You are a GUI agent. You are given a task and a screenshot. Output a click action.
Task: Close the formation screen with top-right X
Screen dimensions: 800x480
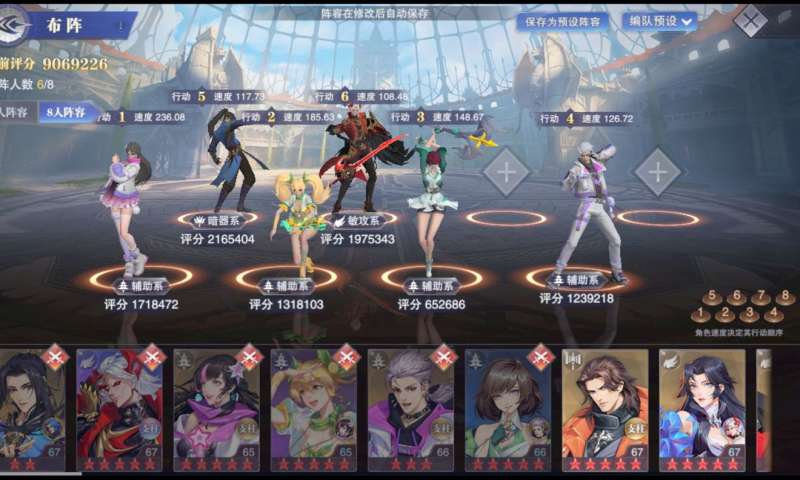pos(750,21)
